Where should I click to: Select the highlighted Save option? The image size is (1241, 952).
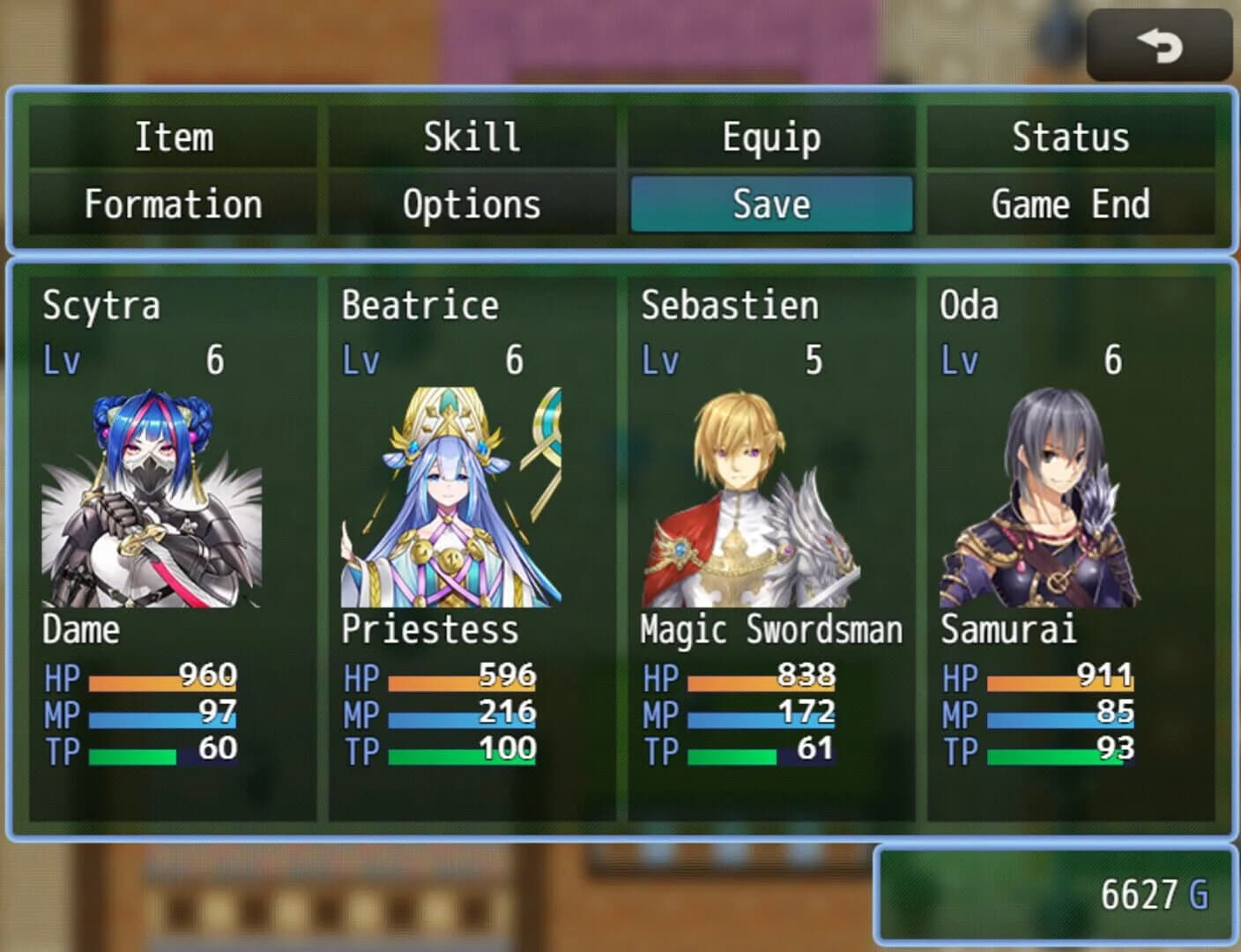pyautogui.click(x=771, y=204)
